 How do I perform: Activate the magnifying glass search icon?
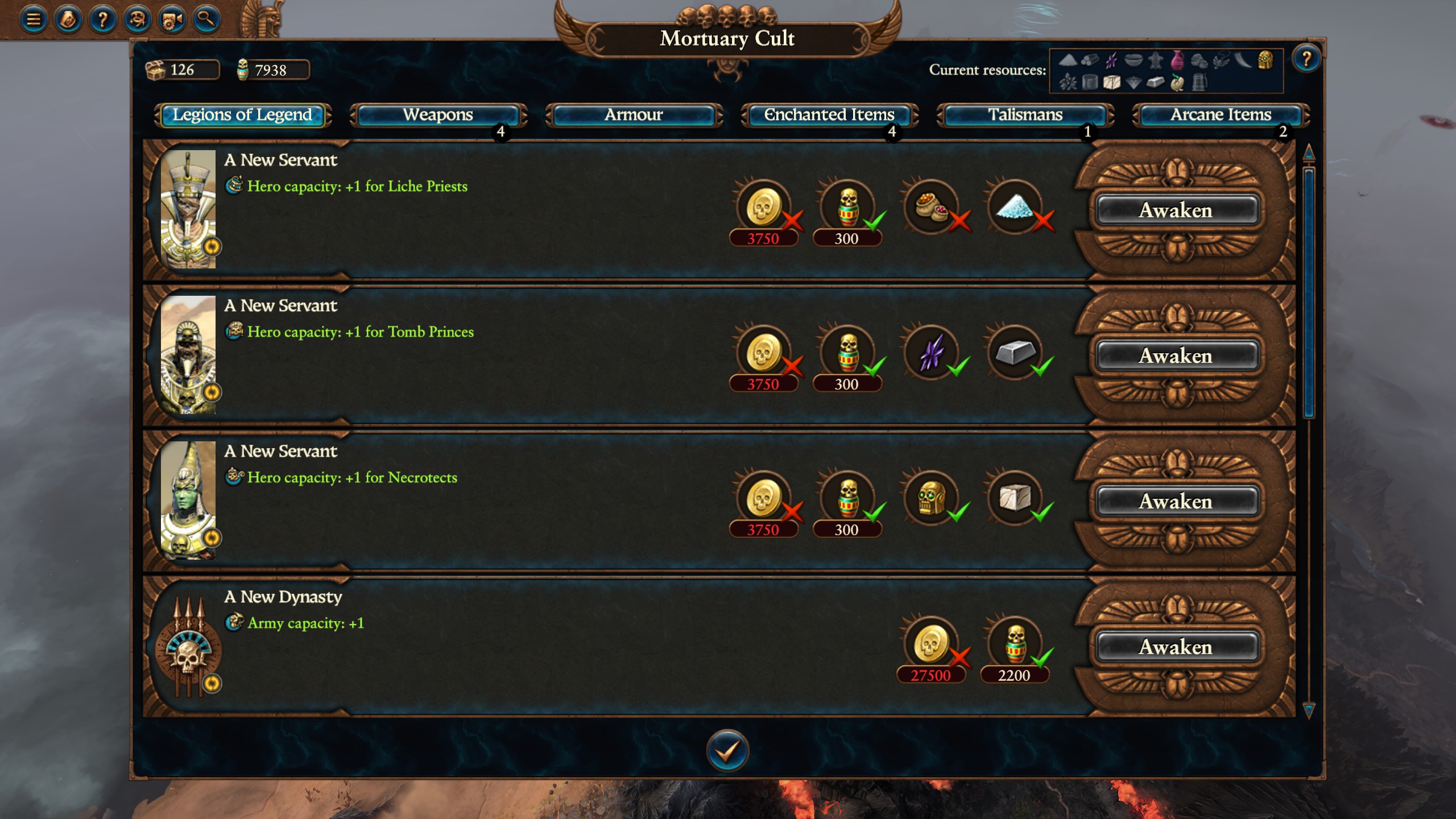point(206,19)
